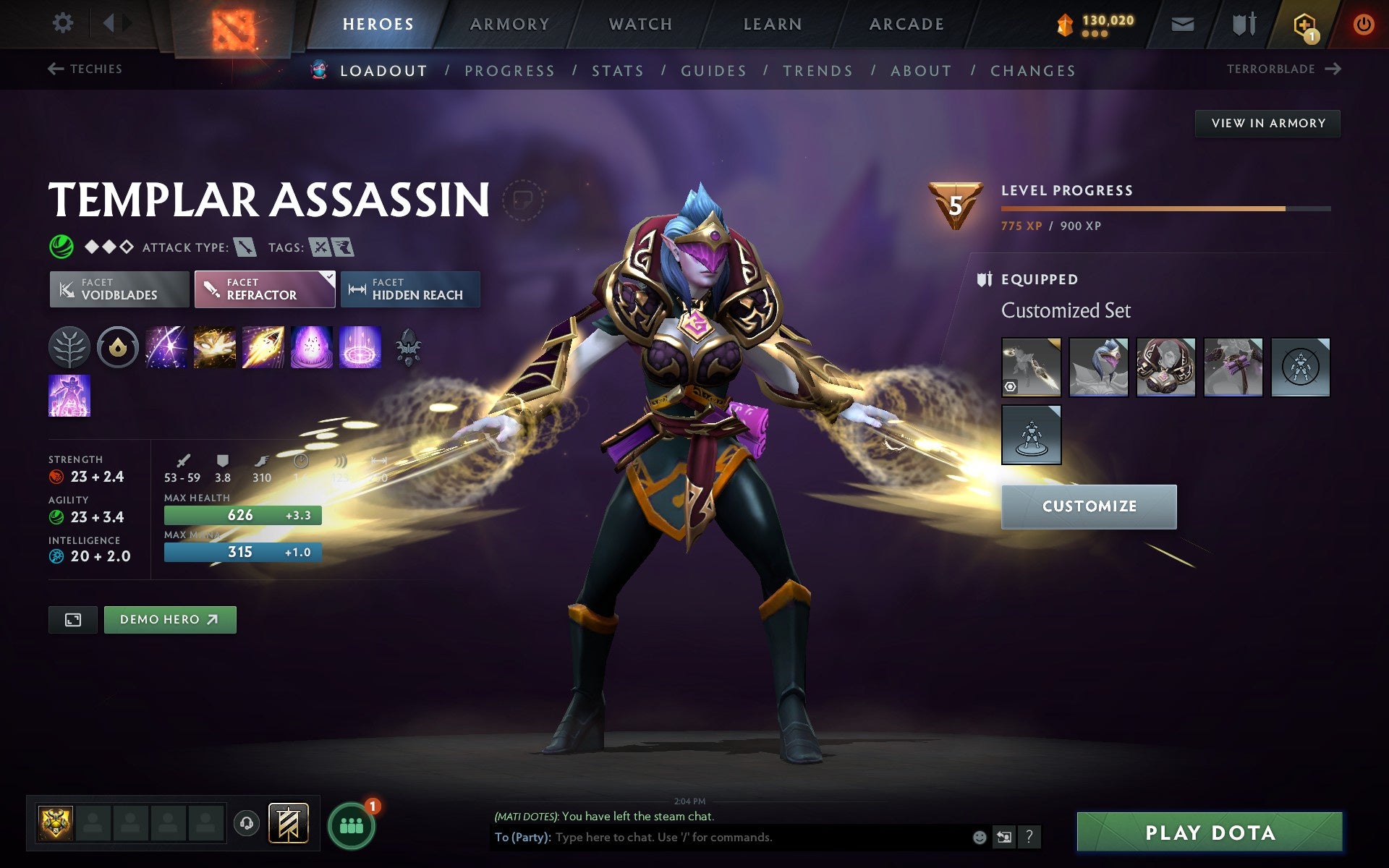
Task: Select the Voidblades facet
Action: coord(119,289)
